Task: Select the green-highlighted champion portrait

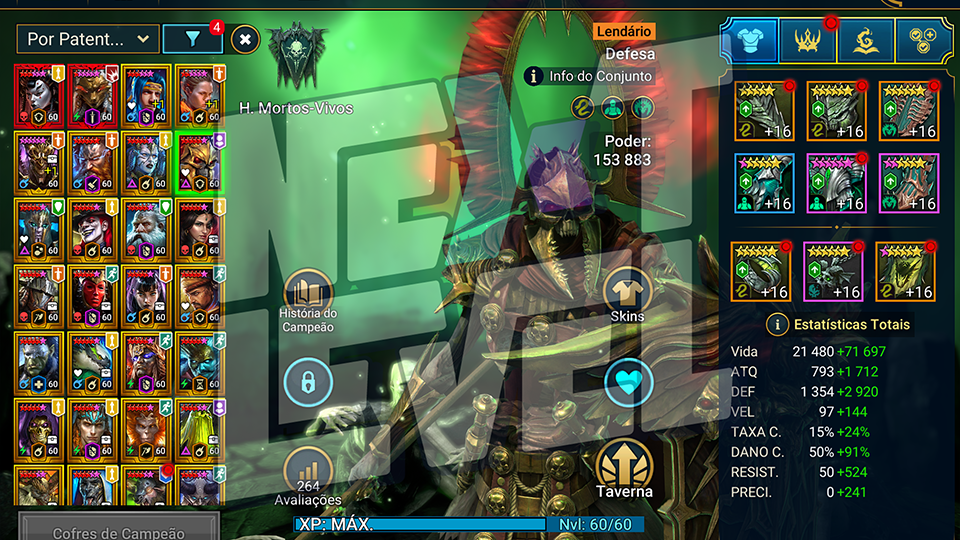Action: tap(197, 163)
